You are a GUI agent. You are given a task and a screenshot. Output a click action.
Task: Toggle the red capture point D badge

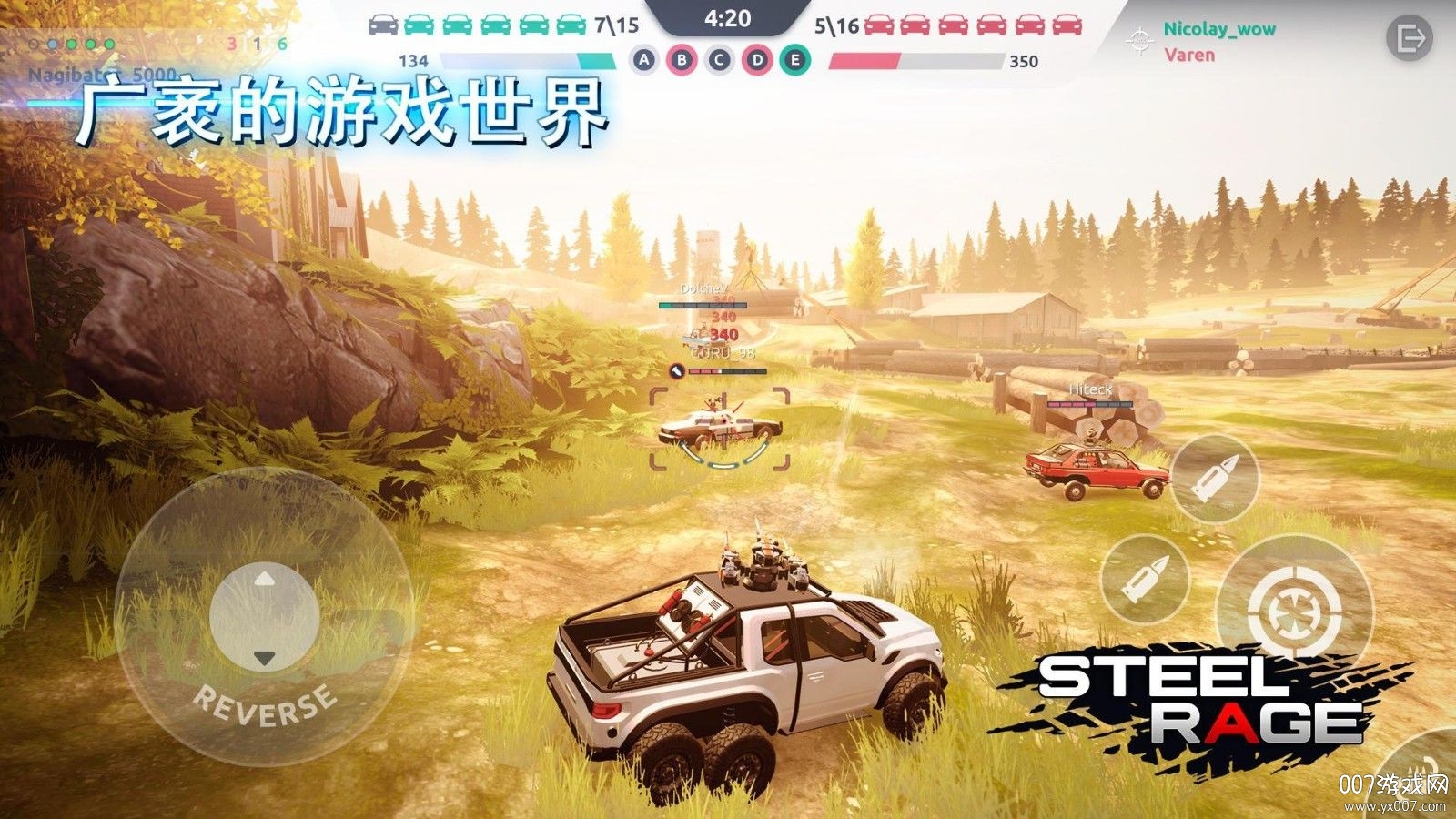(x=754, y=60)
